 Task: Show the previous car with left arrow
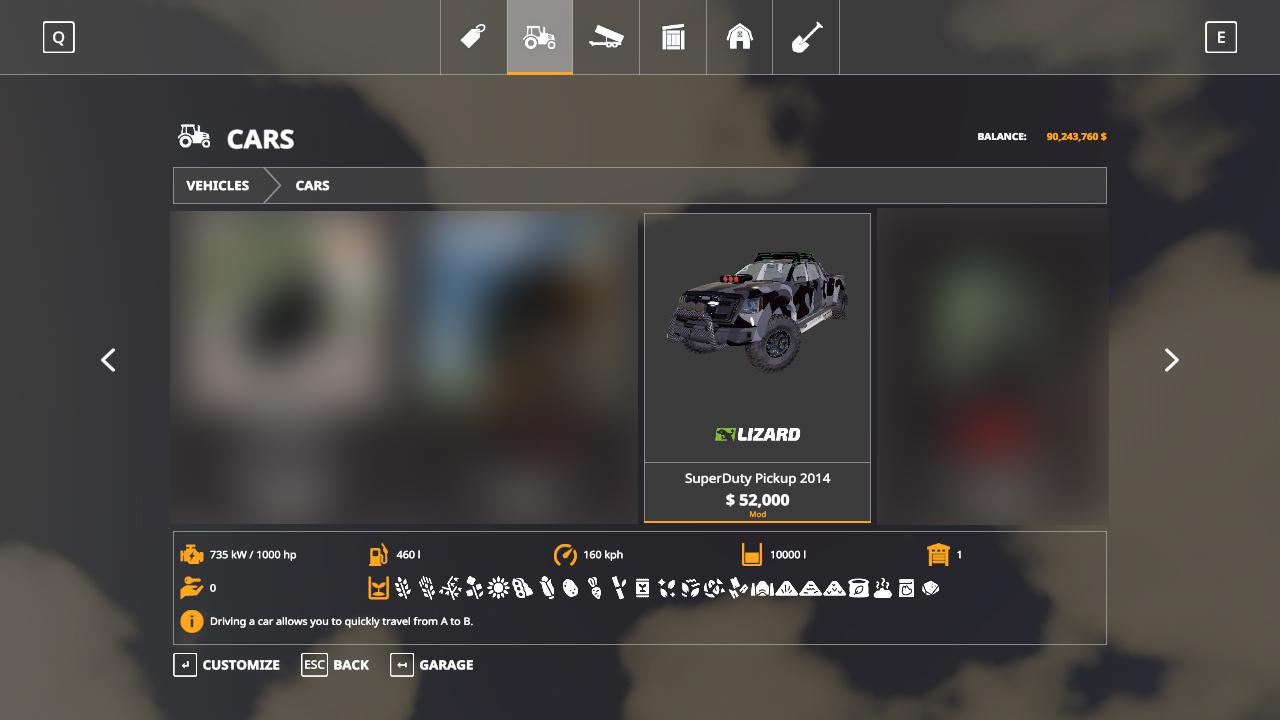coord(109,360)
